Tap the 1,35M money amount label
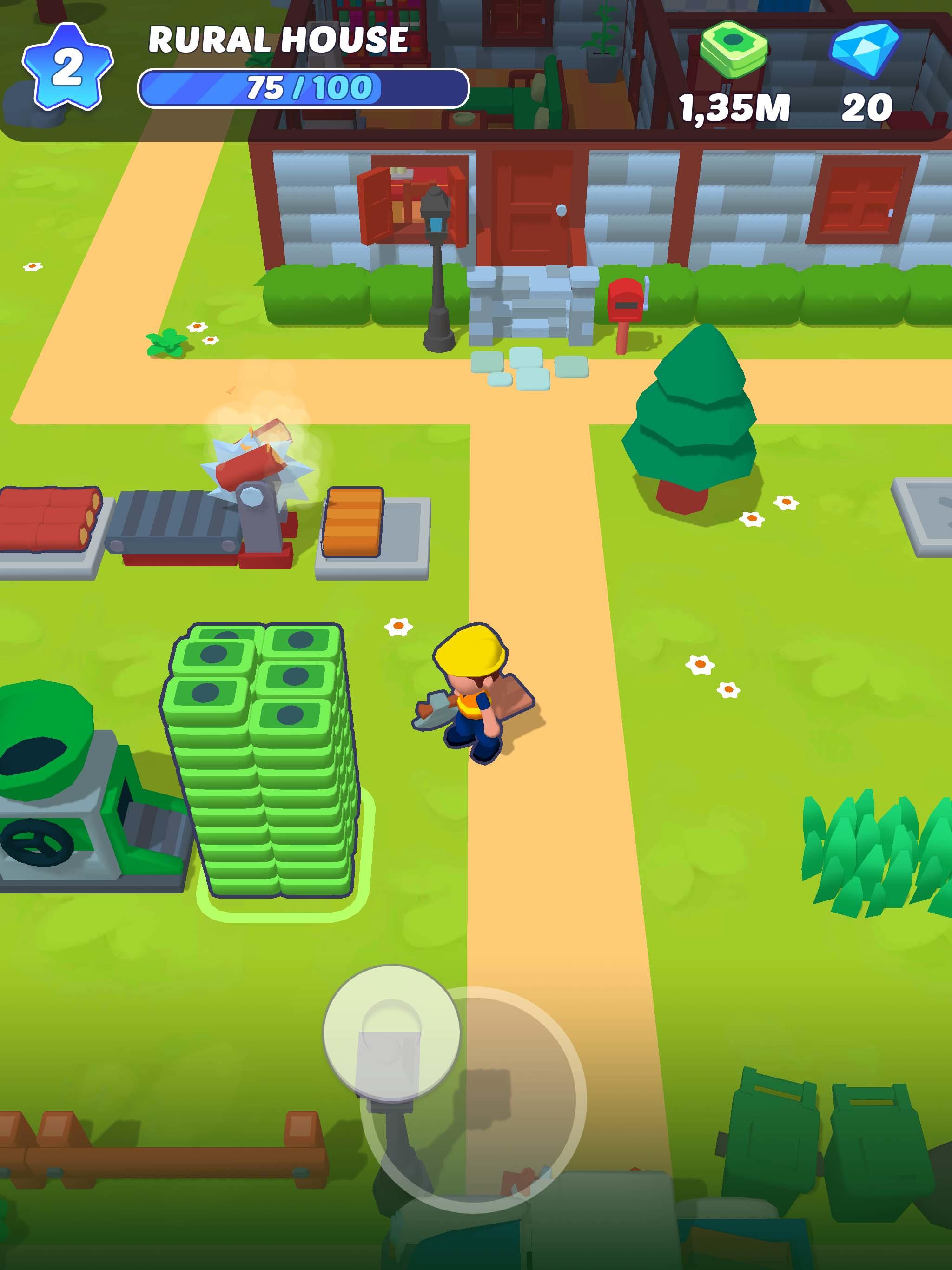This screenshot has height=1270, width=952. point(735,108)
